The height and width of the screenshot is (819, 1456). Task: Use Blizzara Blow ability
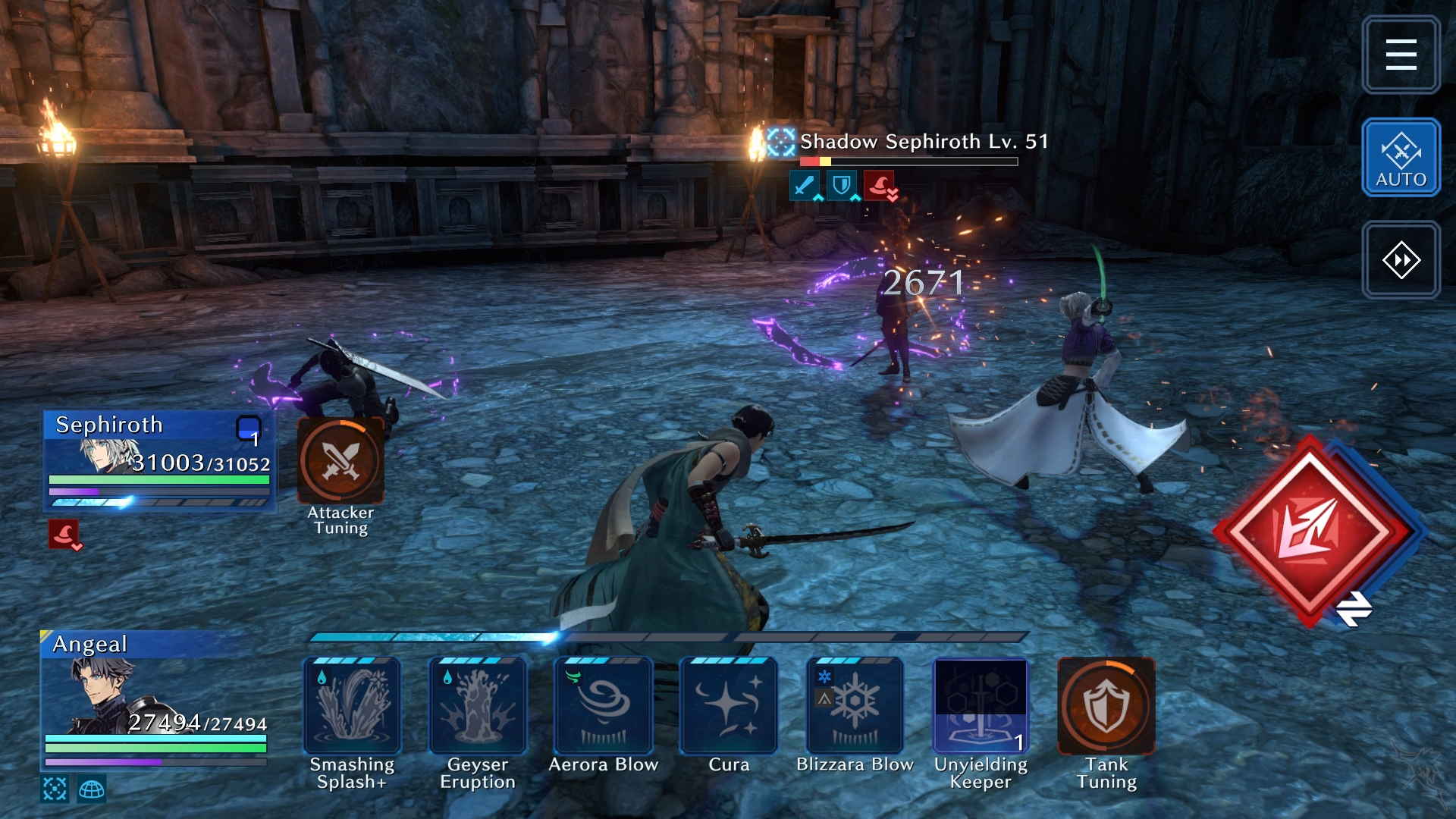click(x=855, y=706)
